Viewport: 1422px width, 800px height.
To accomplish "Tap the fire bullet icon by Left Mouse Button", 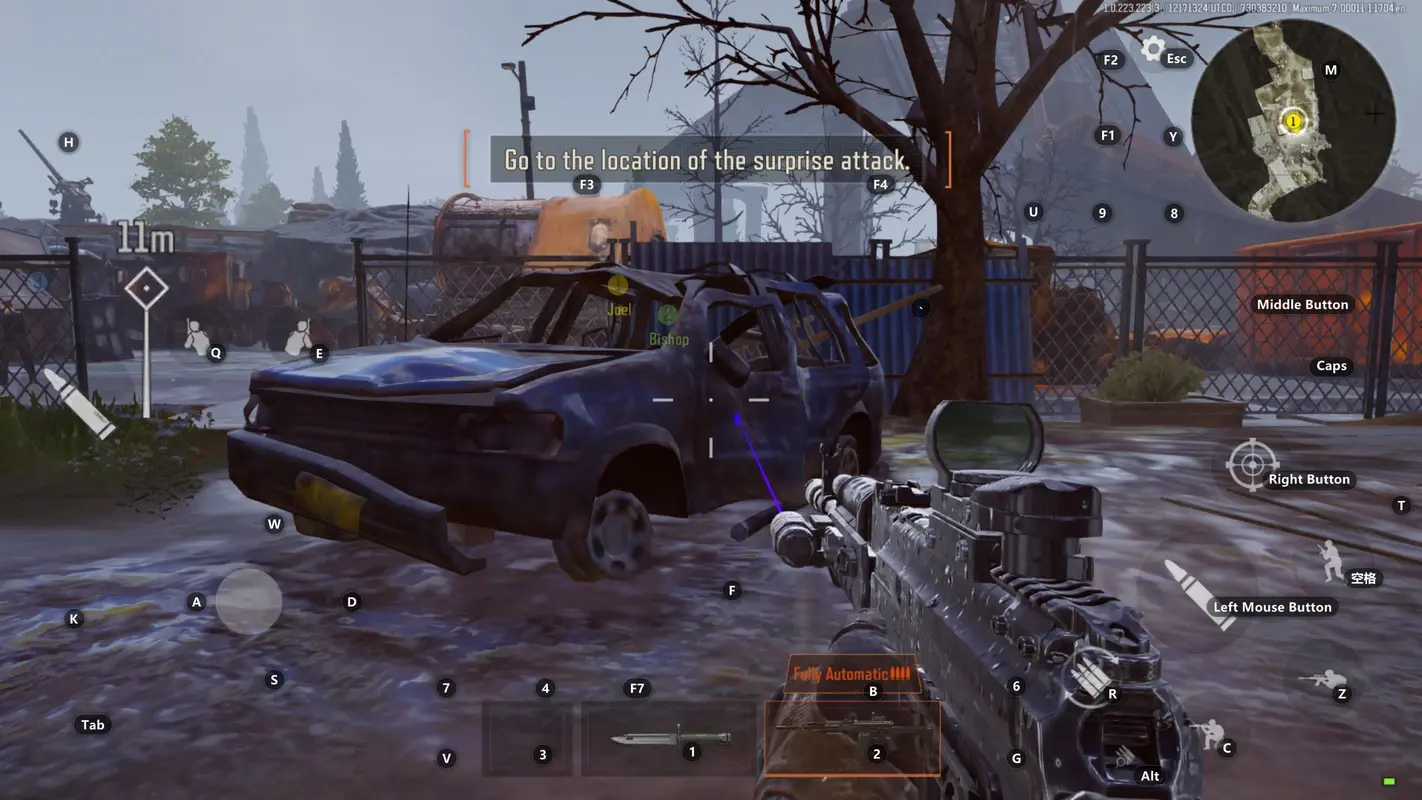I will 1198,596.
